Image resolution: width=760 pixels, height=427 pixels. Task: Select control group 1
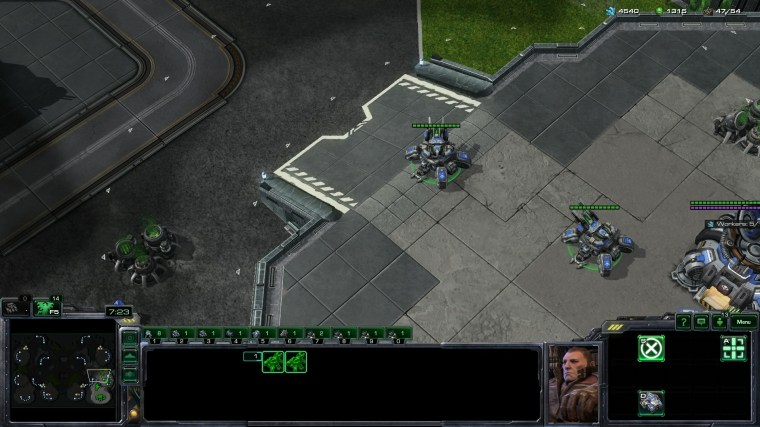coord(152,333)
